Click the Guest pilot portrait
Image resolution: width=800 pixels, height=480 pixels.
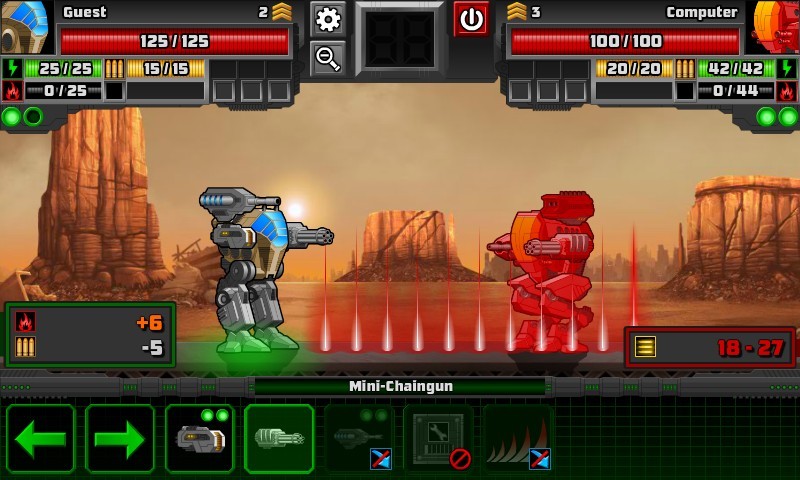click(x=24, y=26)
